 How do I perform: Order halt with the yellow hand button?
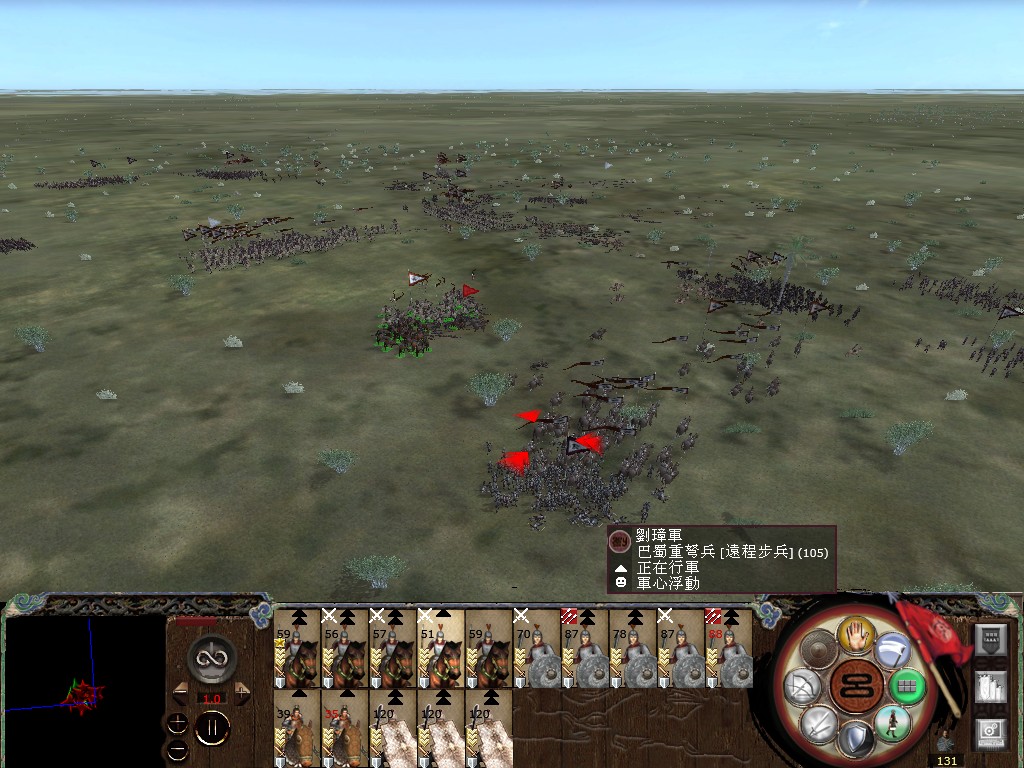click(857, 633)
